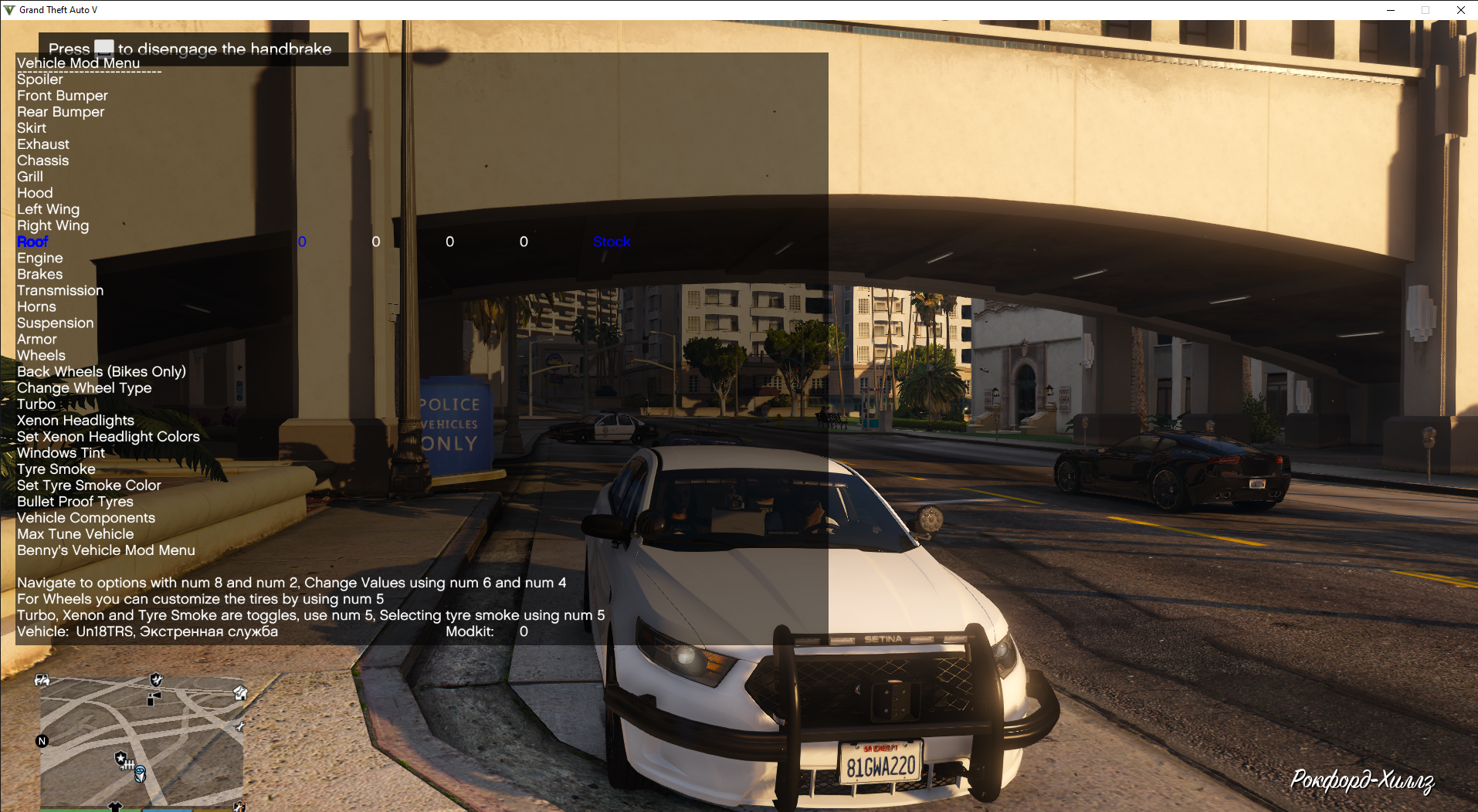
Task: Choose the Engine upgrade entry
Action: [x=40, y=258]
